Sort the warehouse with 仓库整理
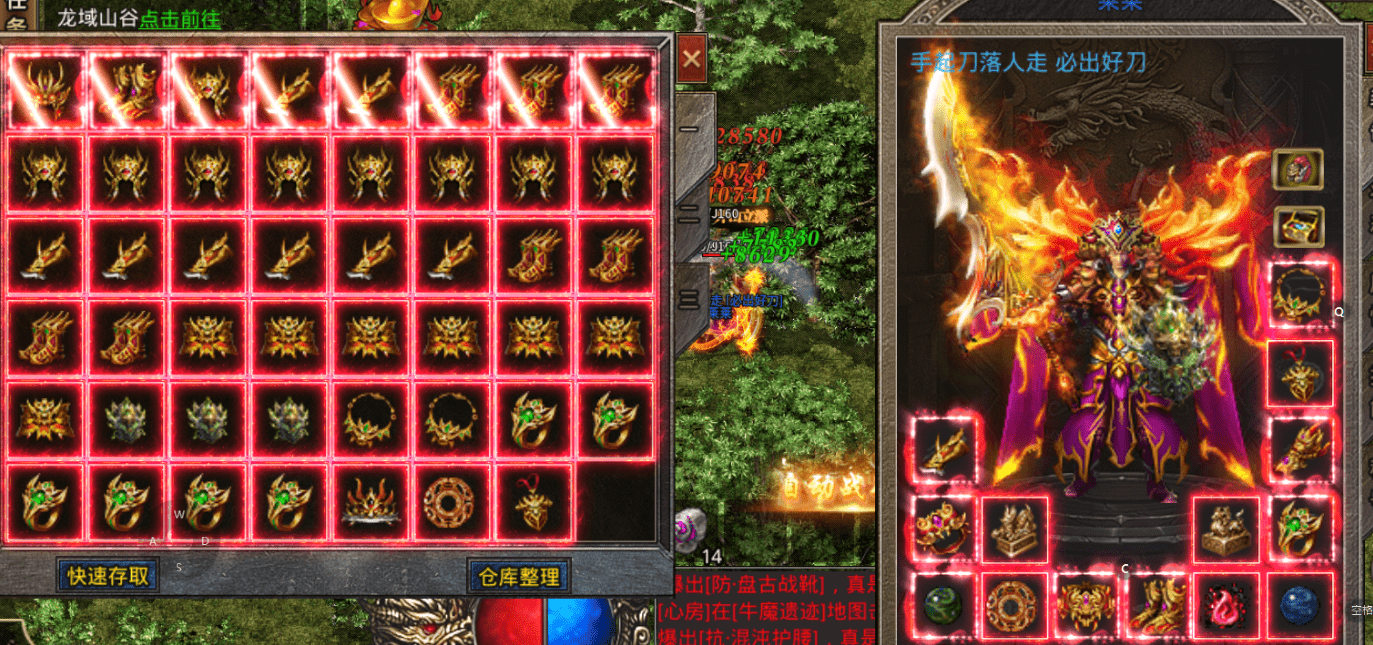The width and height of the screenshot is (1373, 645). [518, 575]
